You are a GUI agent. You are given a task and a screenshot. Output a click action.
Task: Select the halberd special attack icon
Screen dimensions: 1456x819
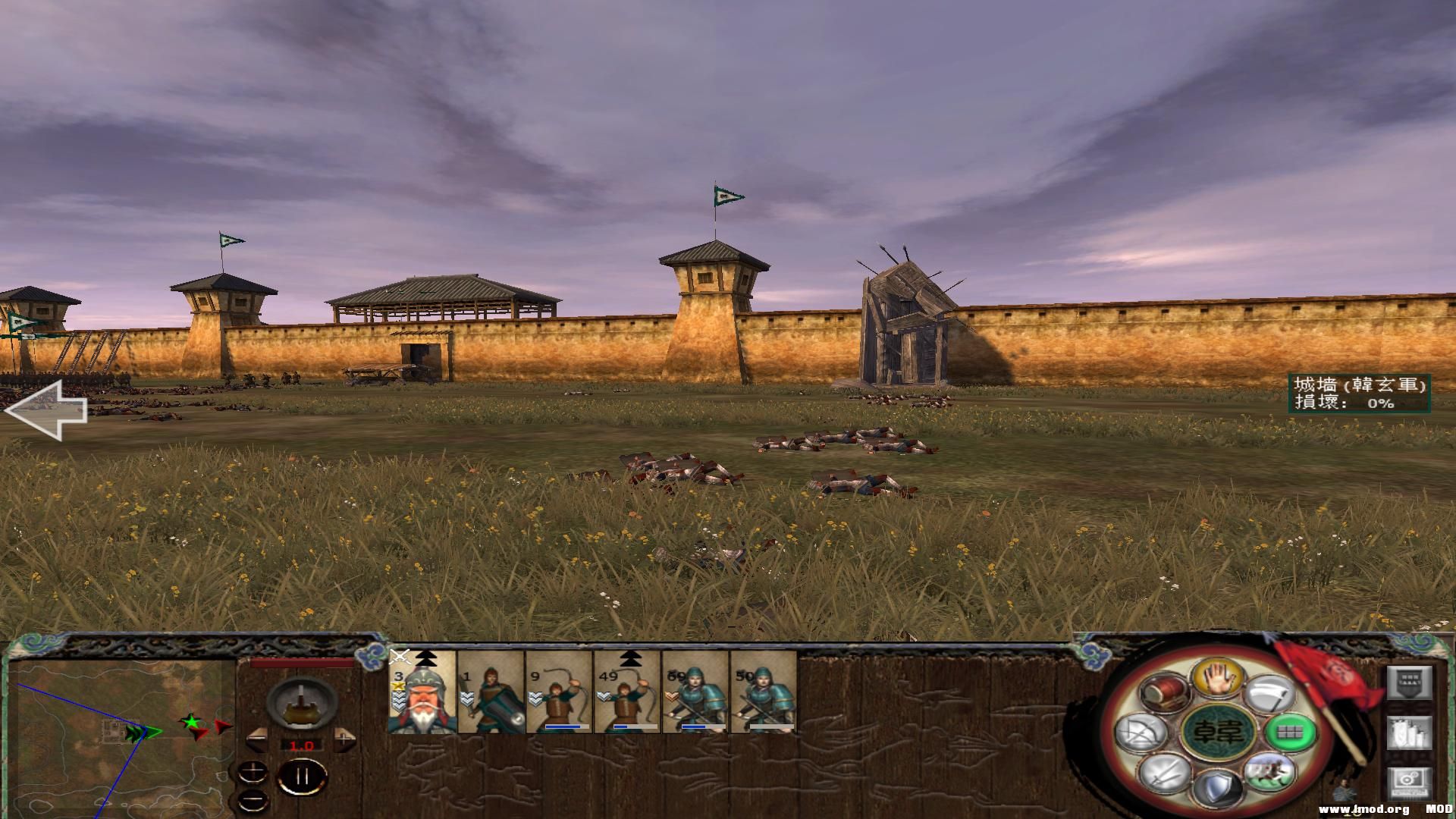click(x=1269, y=695)
